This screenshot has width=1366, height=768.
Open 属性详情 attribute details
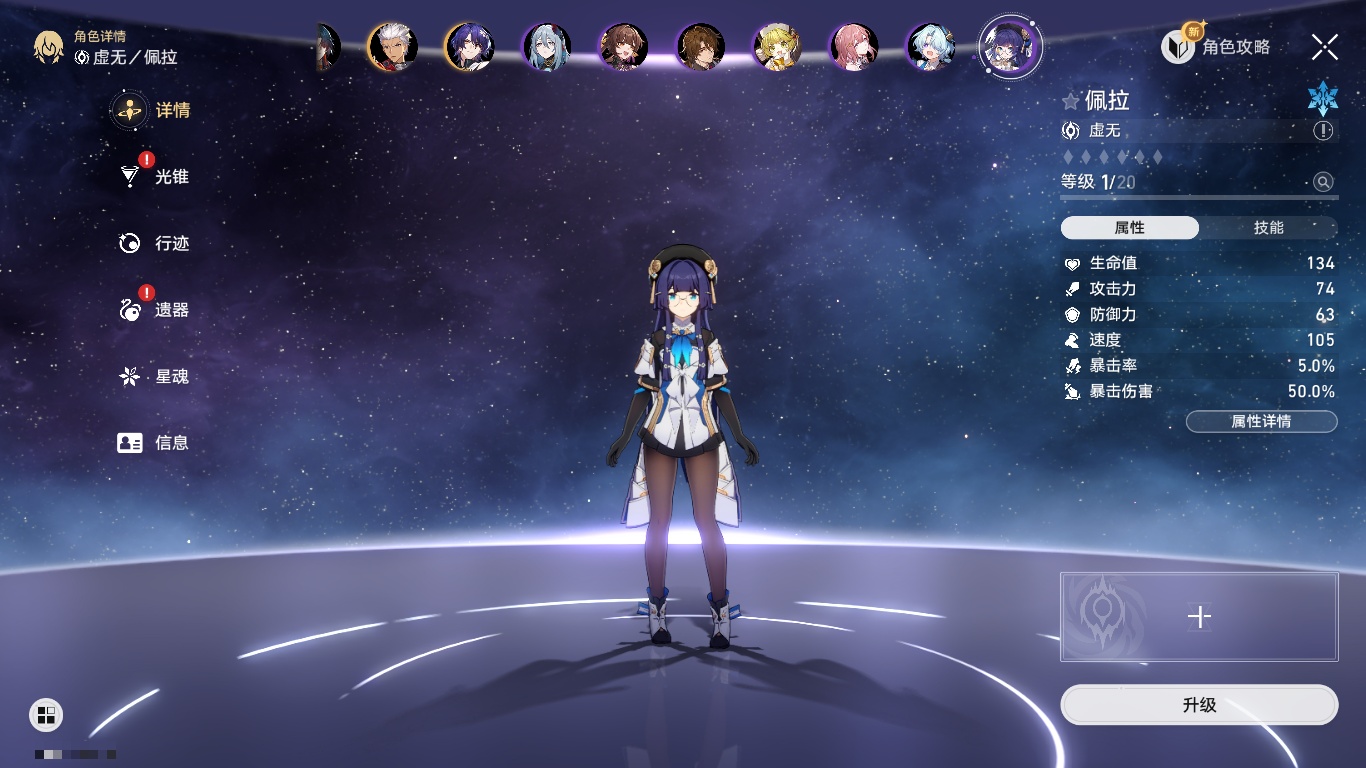tap(1261, 422)
